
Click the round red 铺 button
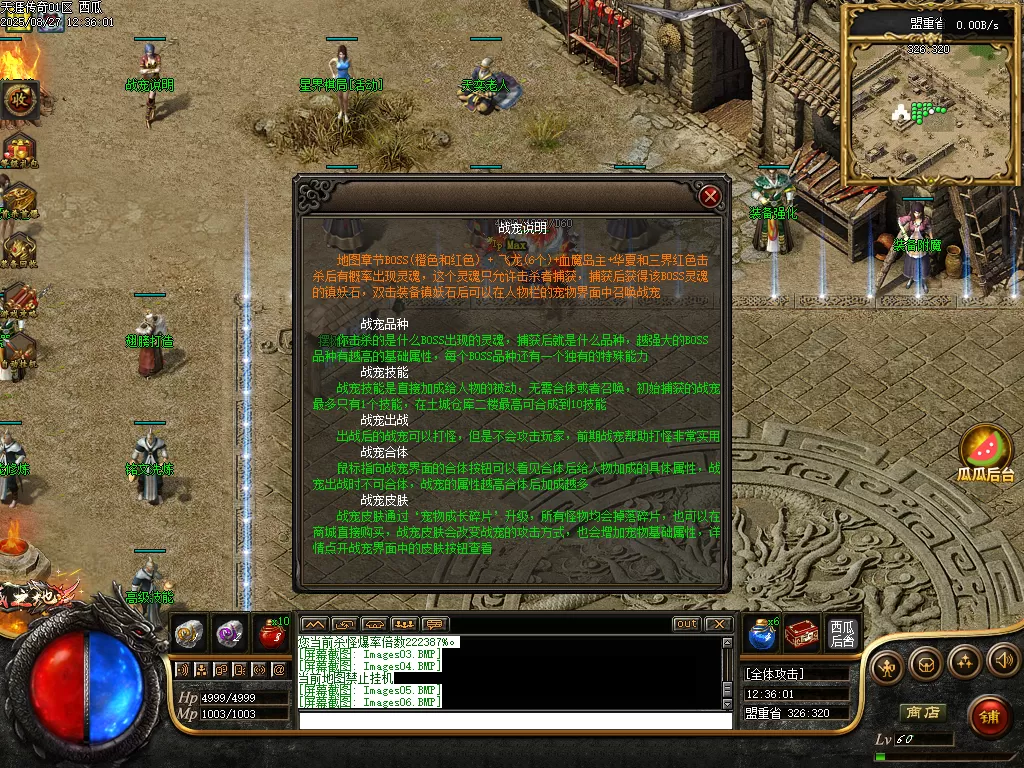989,715
